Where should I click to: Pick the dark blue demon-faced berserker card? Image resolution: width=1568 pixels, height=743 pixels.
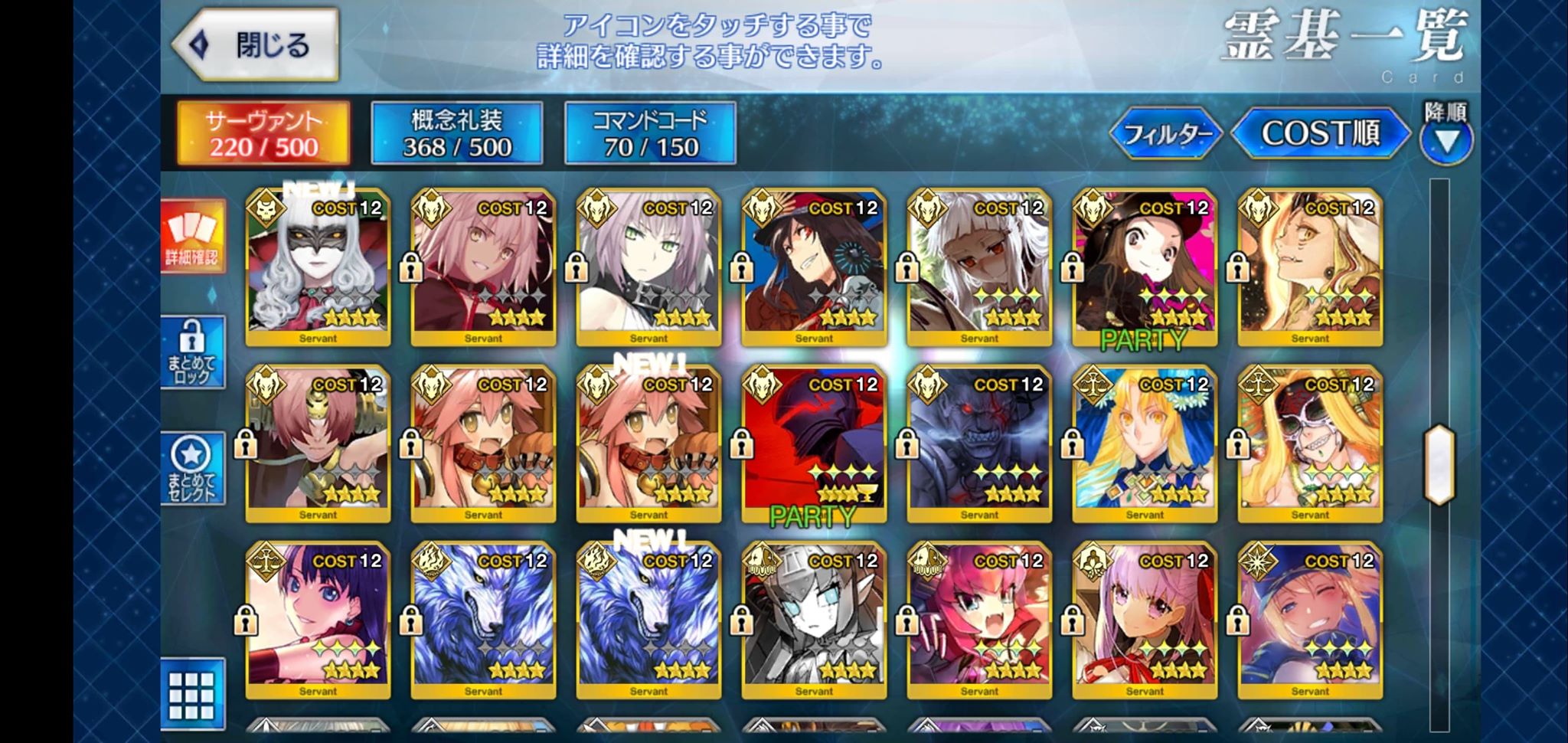pos(979,444)
